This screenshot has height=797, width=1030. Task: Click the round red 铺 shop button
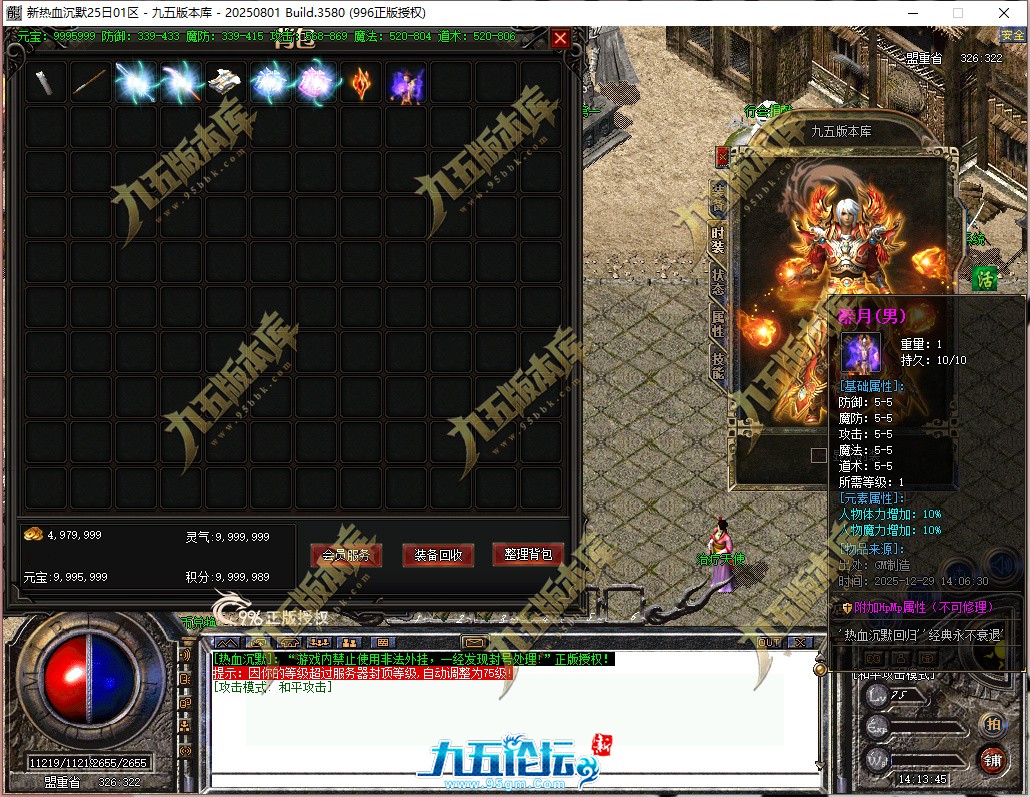point(993,759)
